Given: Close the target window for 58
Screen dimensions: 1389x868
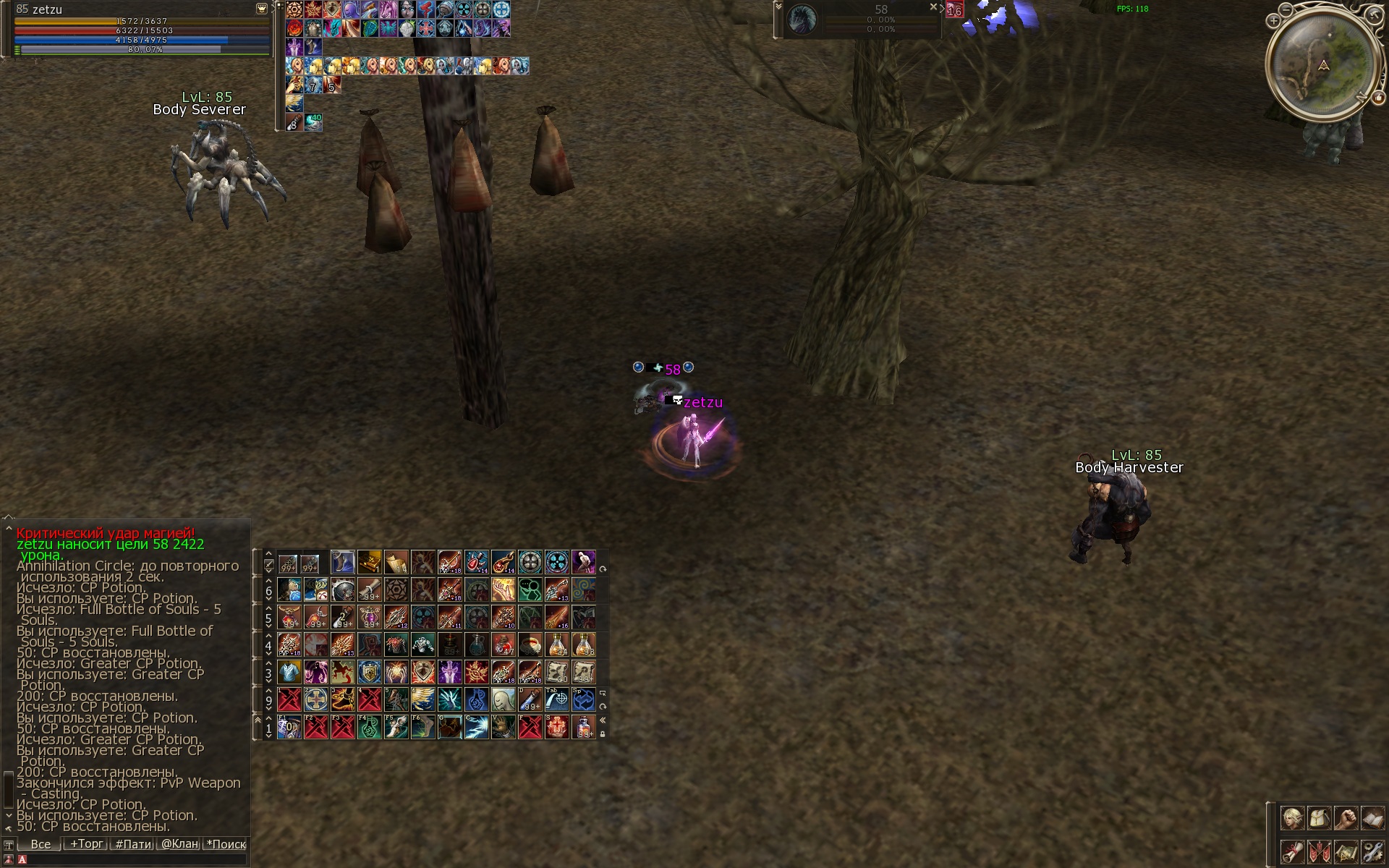Looking at the screenshot, I should (x=933, y=7).
